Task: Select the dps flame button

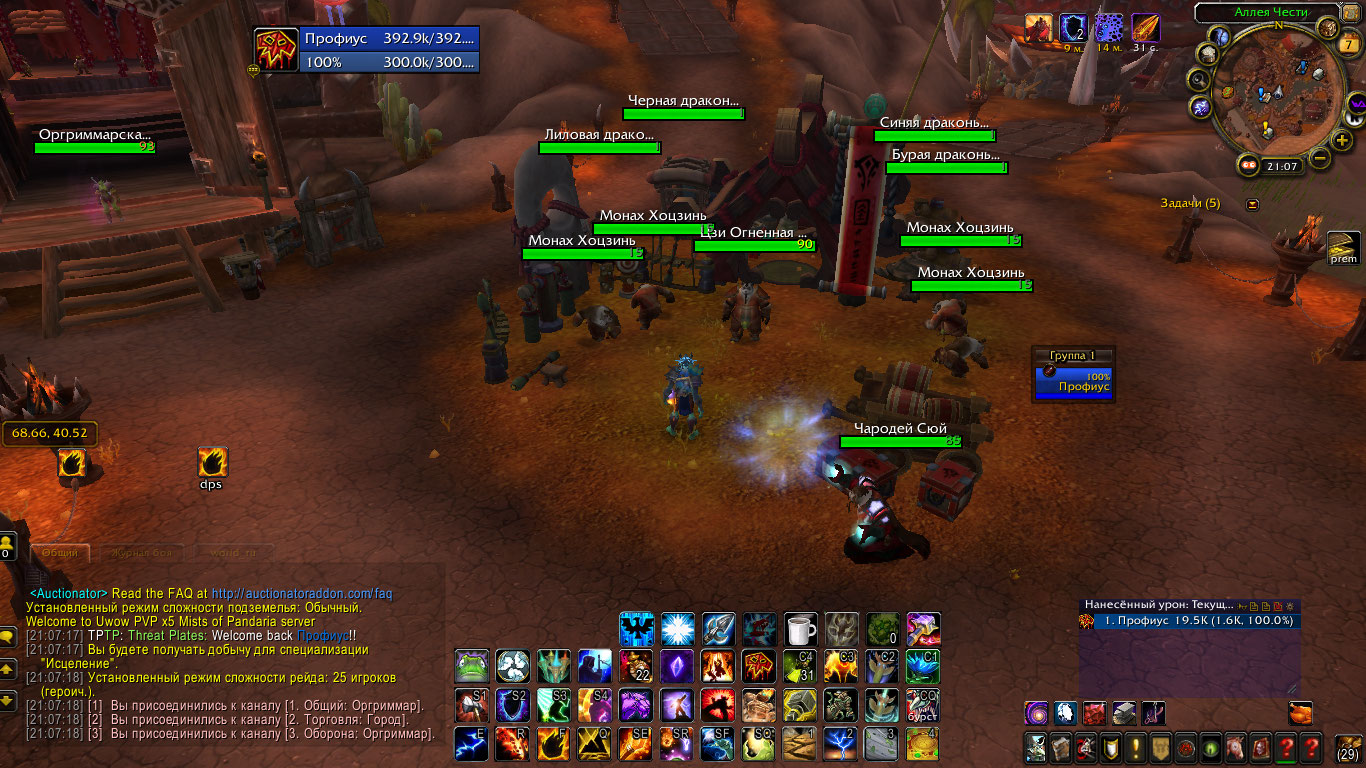Action: pos(212,462)
